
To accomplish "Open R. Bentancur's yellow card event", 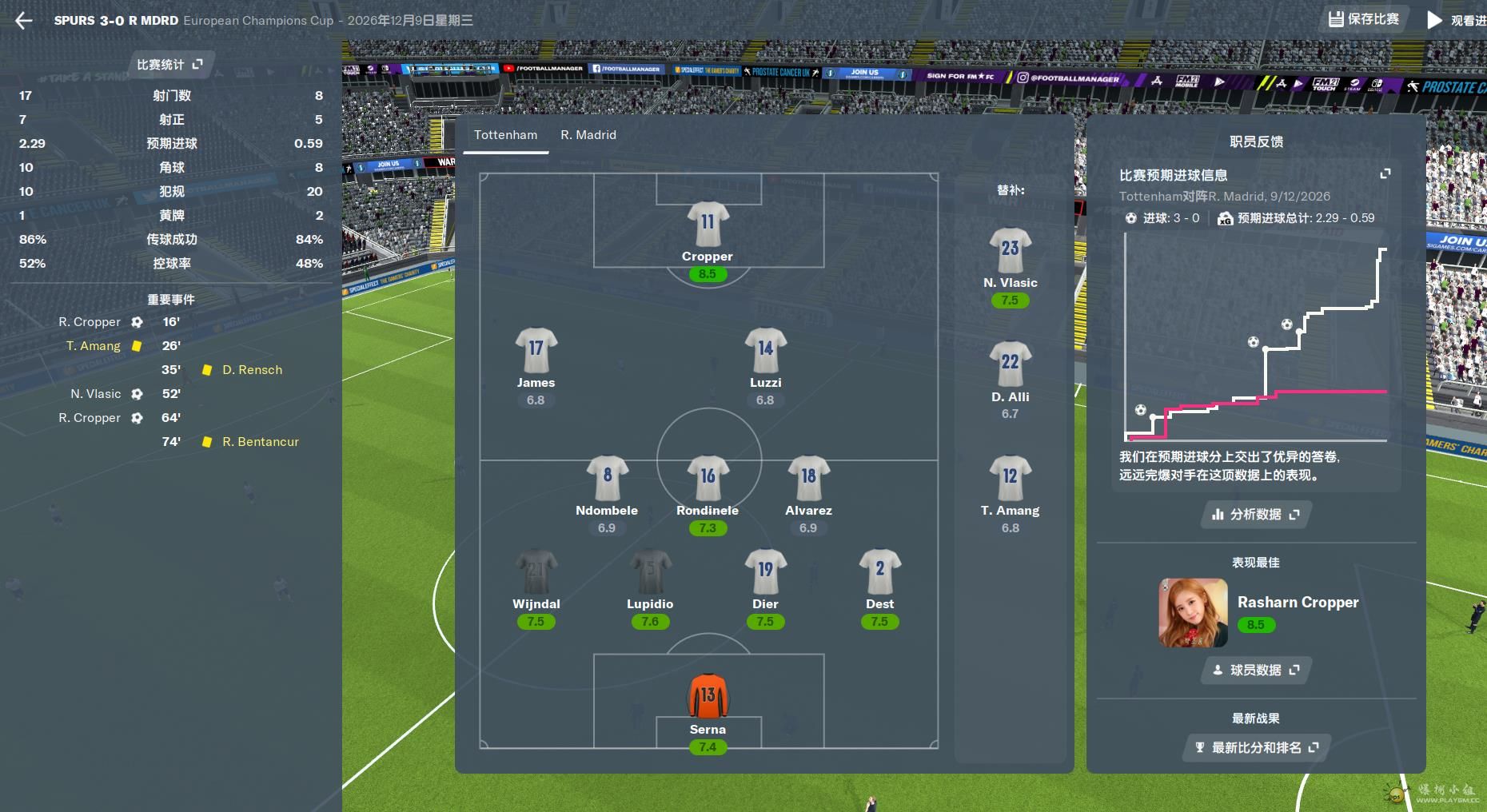I will pos(260,442).
